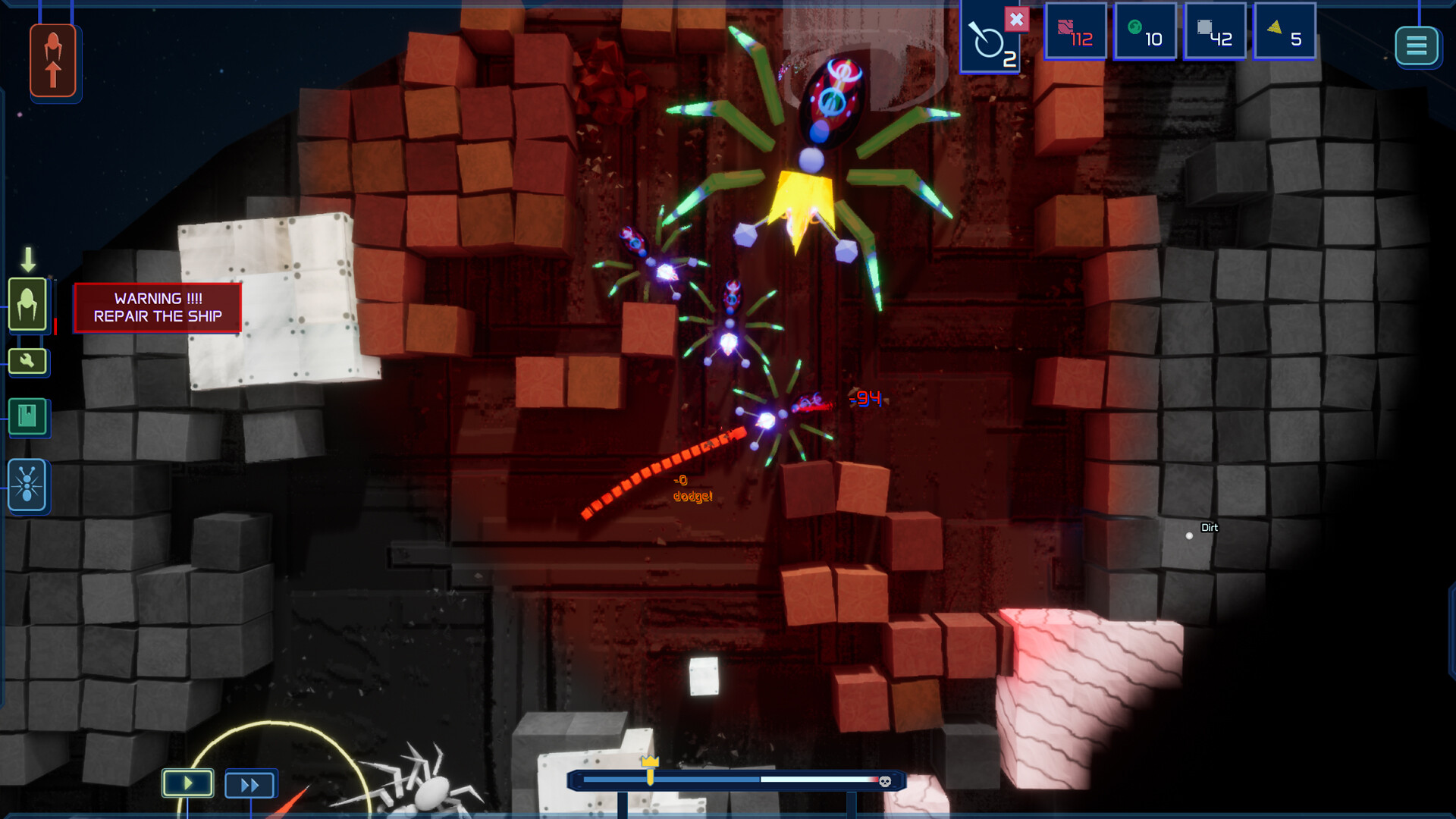Select the ship icon in top-left corner

(53, 59)
